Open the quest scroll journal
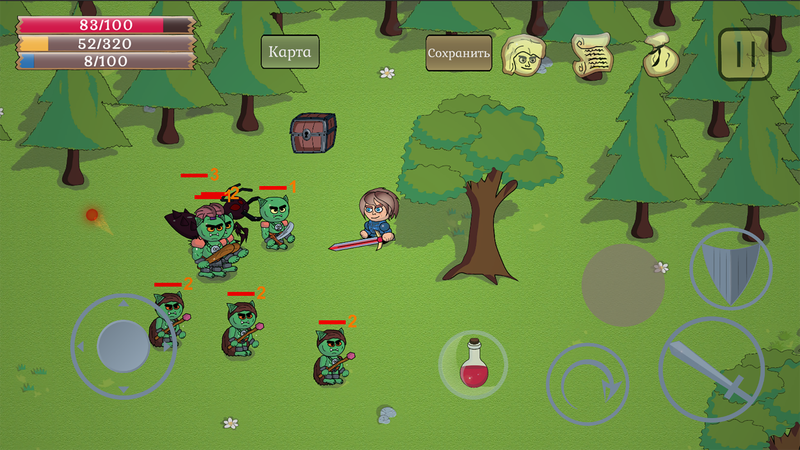Screen dimensions: 800x450 pos(591,54)
